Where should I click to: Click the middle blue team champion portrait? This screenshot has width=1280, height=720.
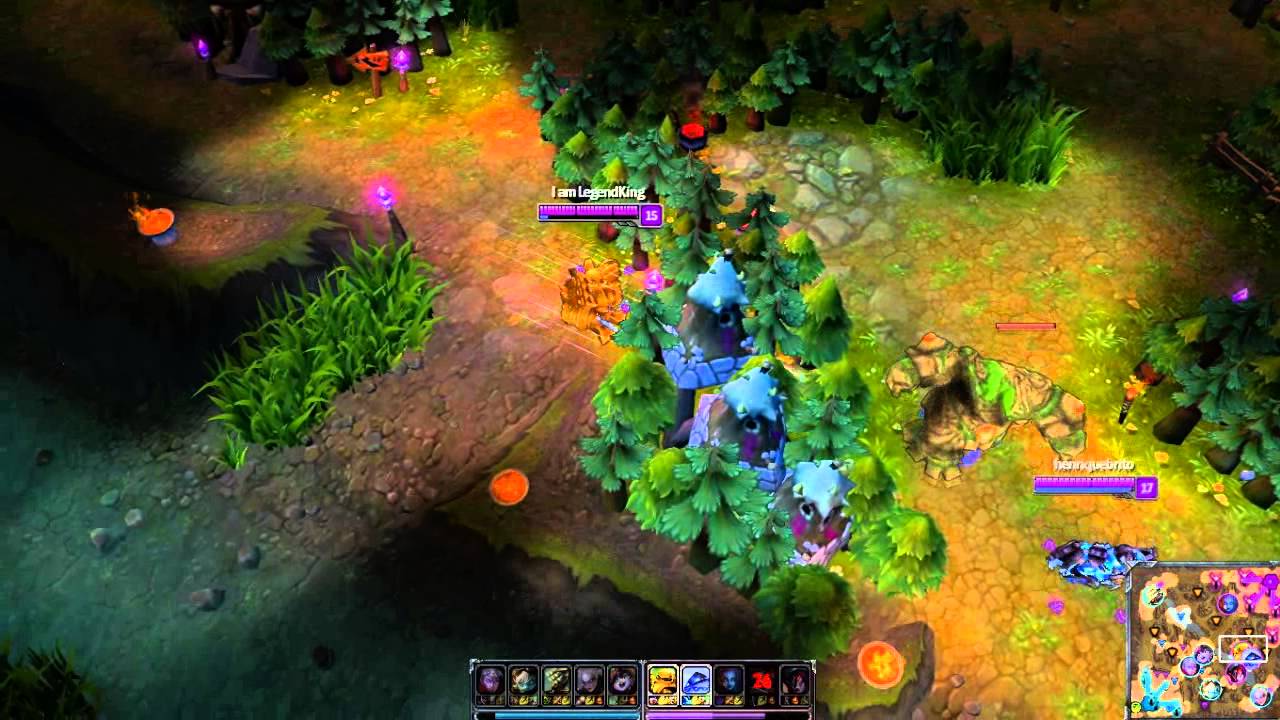point(555,678)
